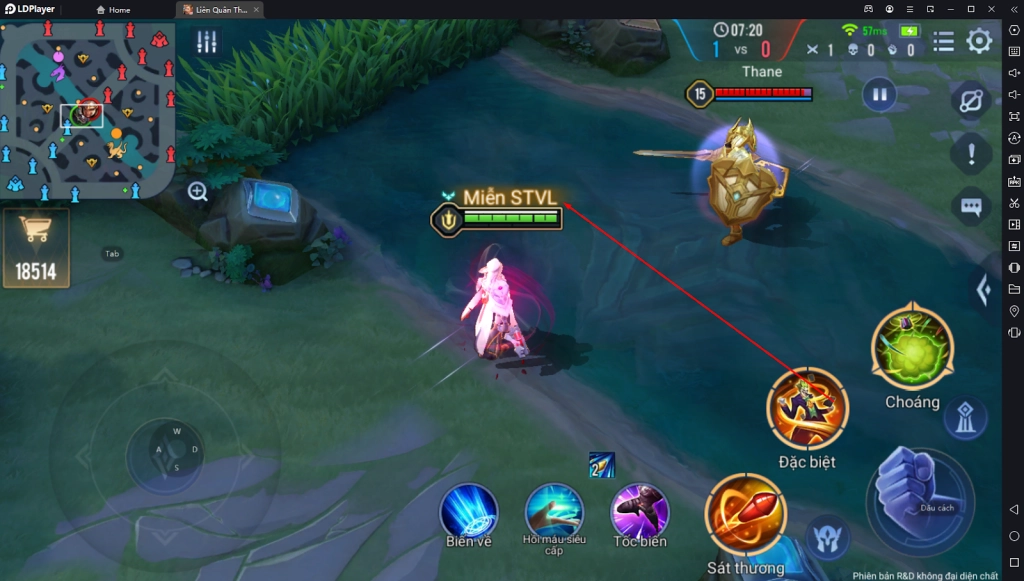Image resolution: width=1024 pixels, height=581 pixels.
Task: Open the settings gear icon
Action: [979, 41]
